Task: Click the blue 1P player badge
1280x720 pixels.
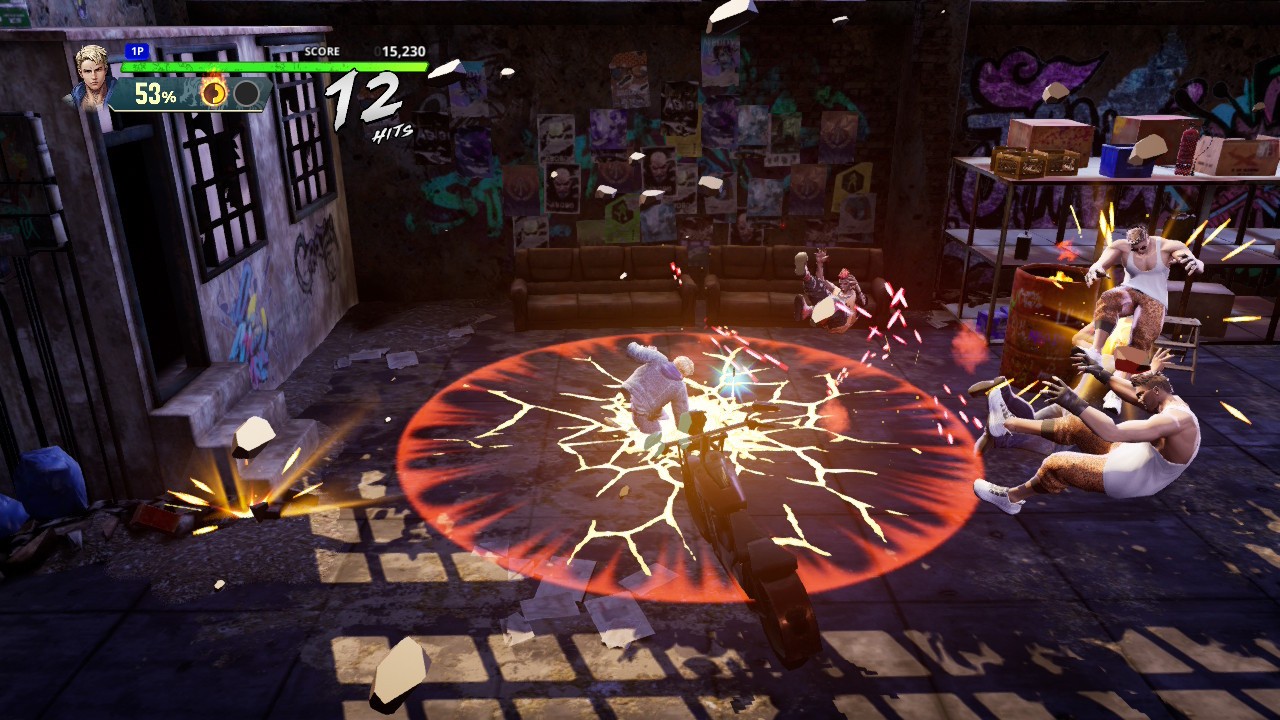Action: [137, 51]
